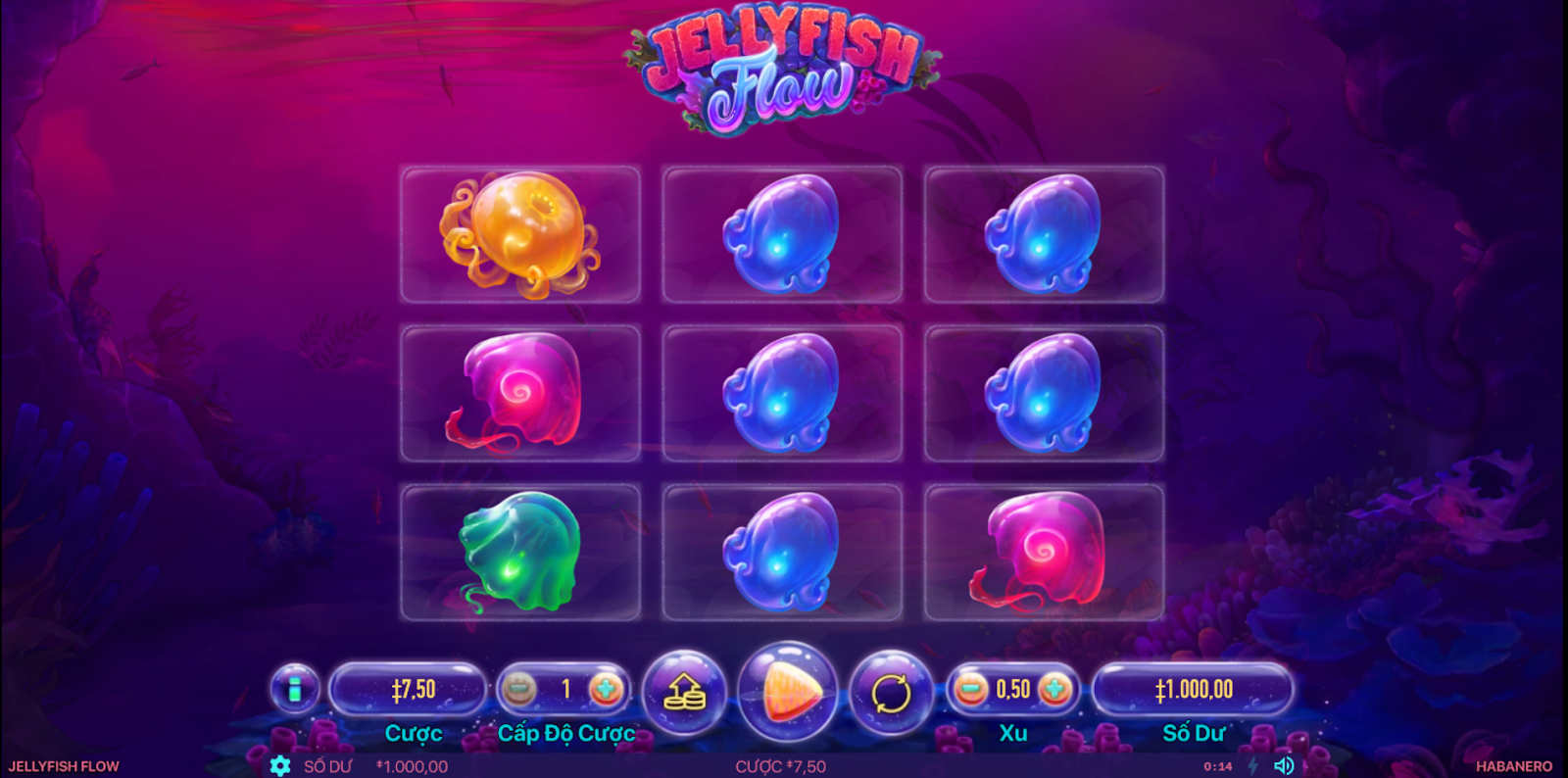Open game information with the 'i' icon
Screen dimensions: 1568x778
pyautogui.click(x=294, y=688)
